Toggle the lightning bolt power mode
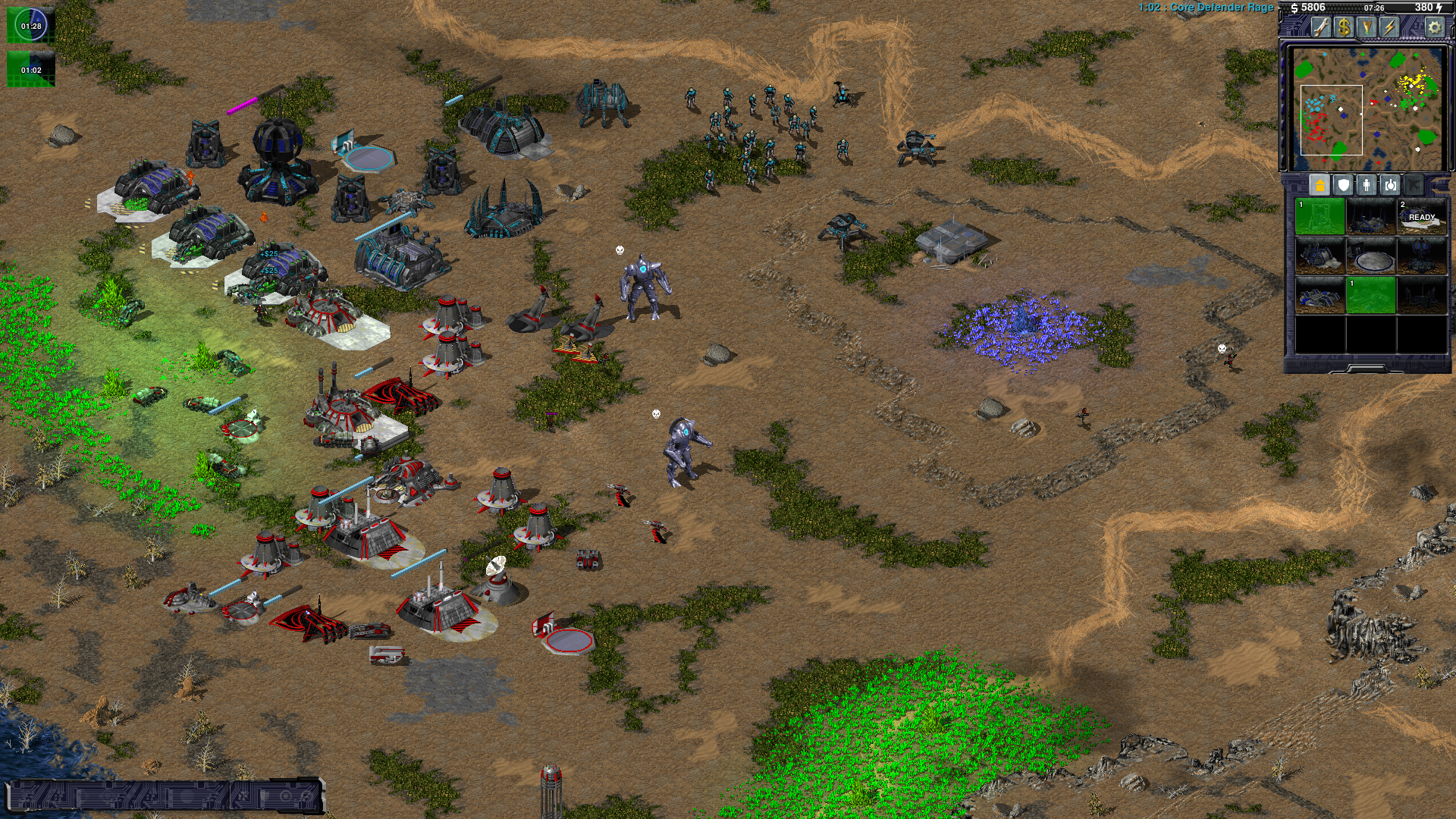The image size is (1456, 819). 1389,27
